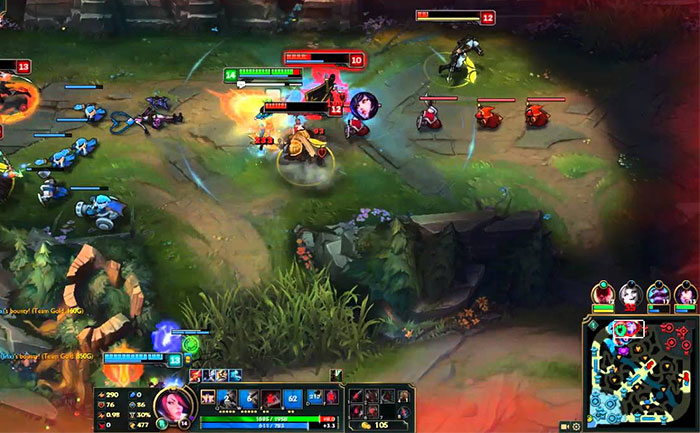Screen dimensions: 700x433
Task: Cast the ultimate ability showing 62 cooldown
Action: [x=291, y=398]
